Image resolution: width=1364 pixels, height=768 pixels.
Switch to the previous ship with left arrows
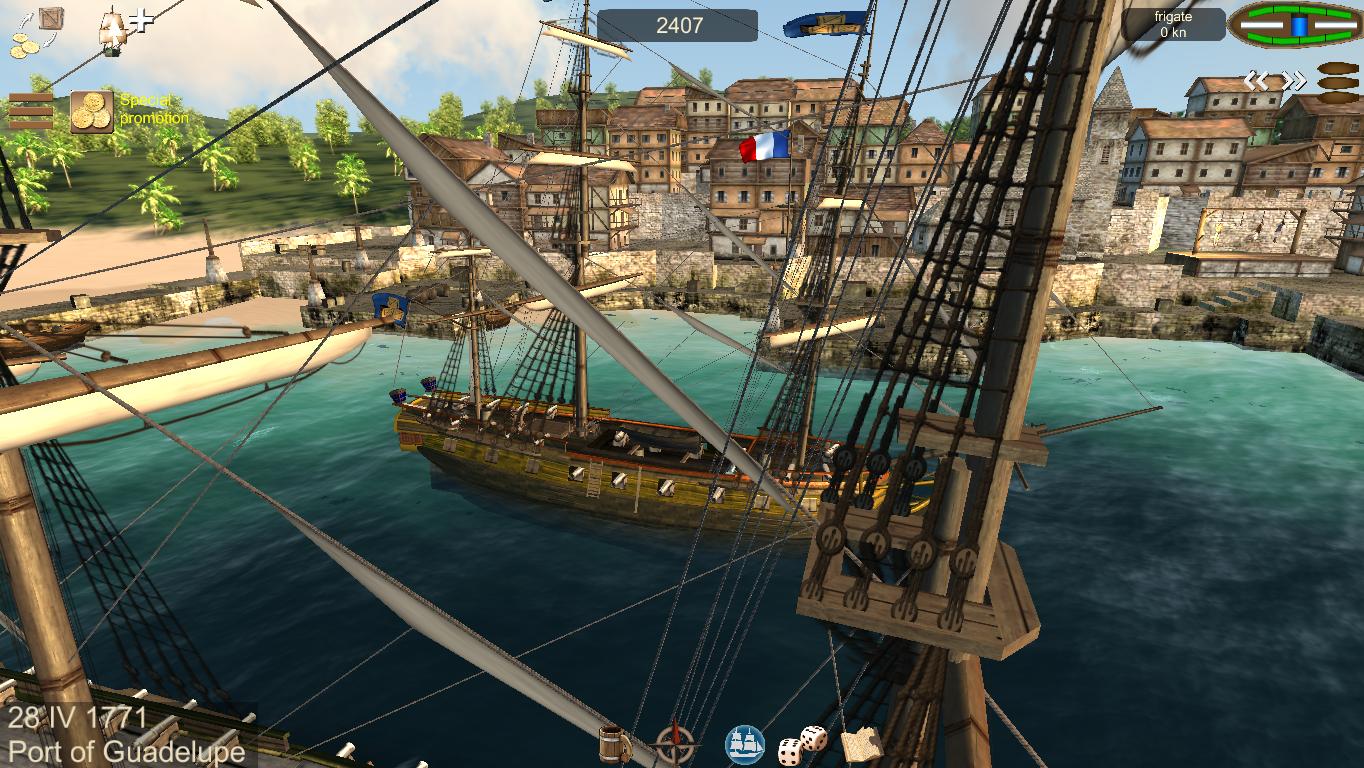point(1256,81)
